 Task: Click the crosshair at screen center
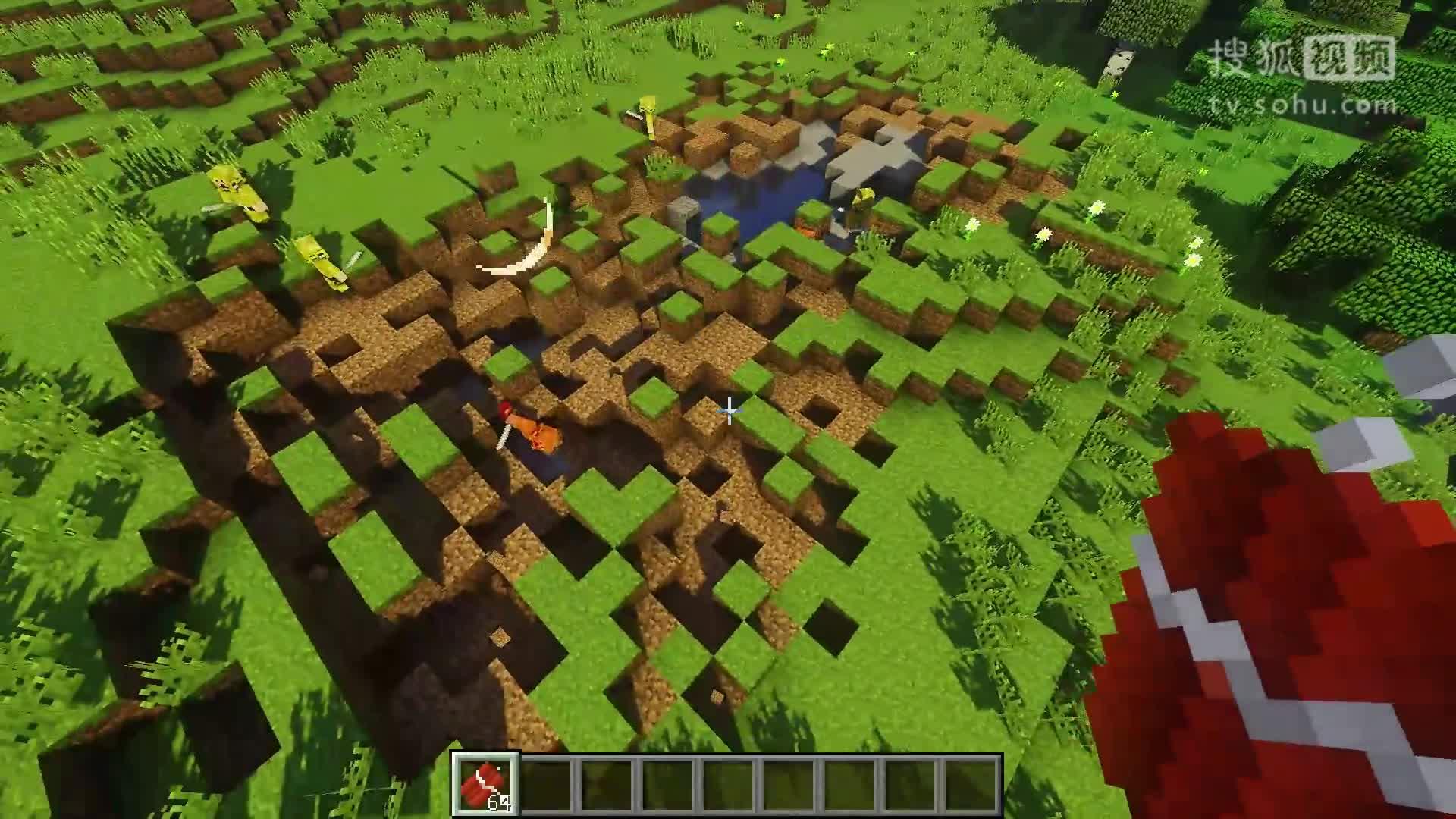click(x=728, y=409)
